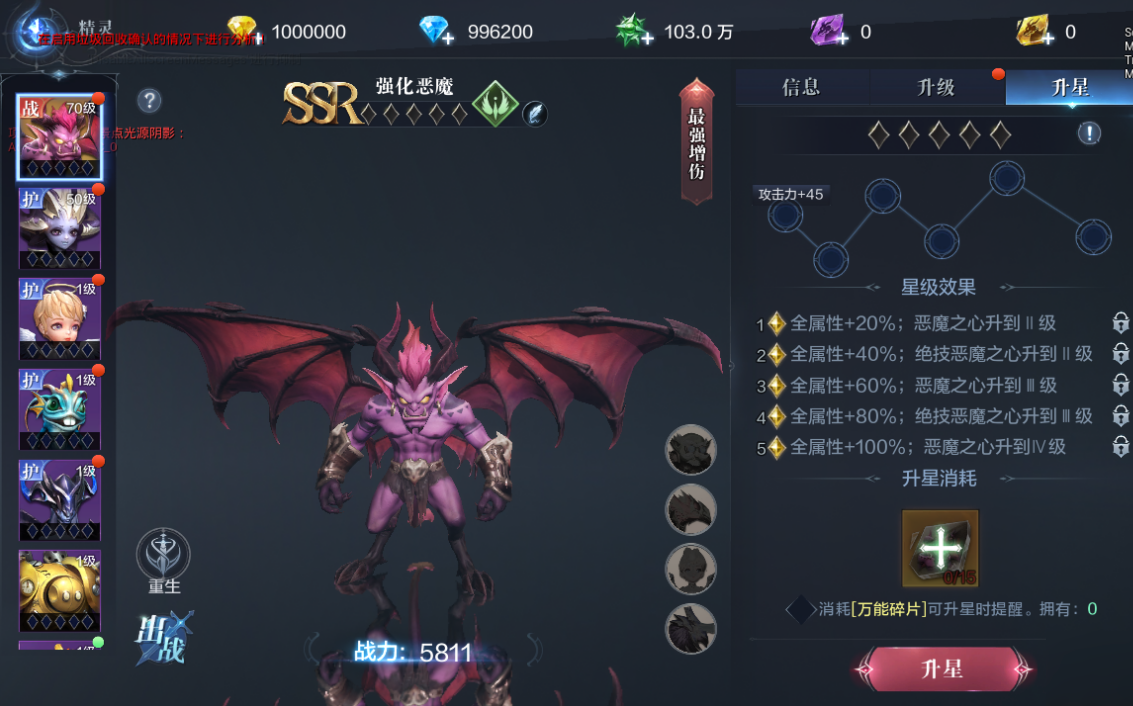Open the question mark help button
The width and height of the screenshot is (1133, 706).
pyautogui.click(x=149, y=100)
